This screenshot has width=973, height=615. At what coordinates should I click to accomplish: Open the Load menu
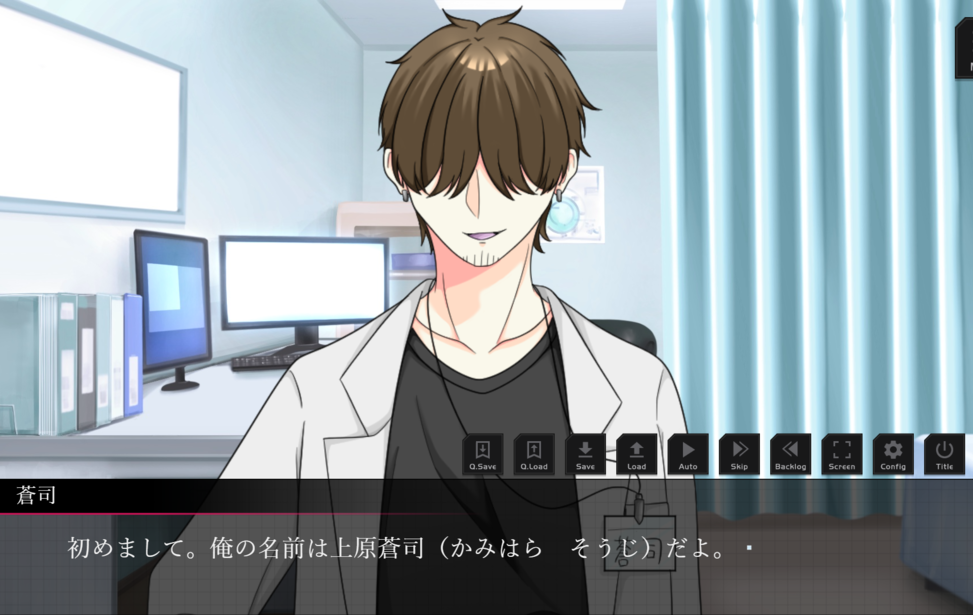pos(637,454)
